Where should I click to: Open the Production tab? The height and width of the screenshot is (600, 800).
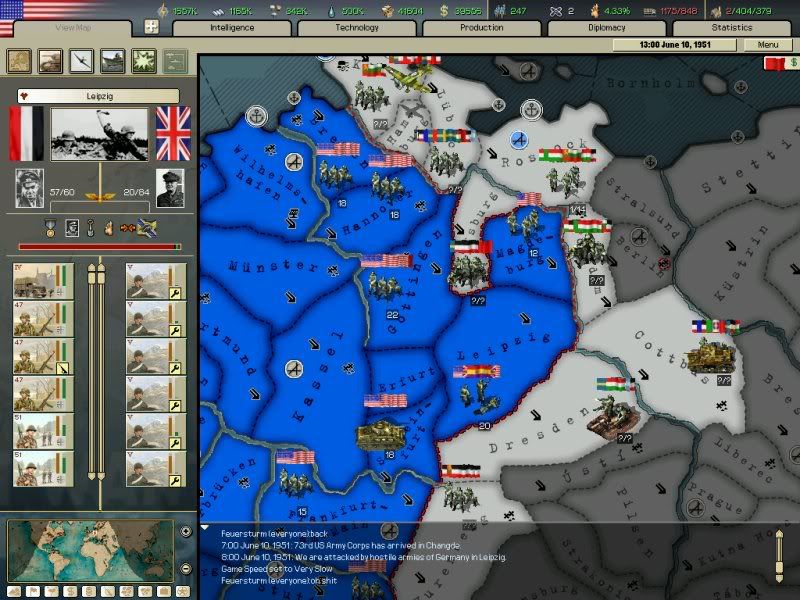(482, 28)
